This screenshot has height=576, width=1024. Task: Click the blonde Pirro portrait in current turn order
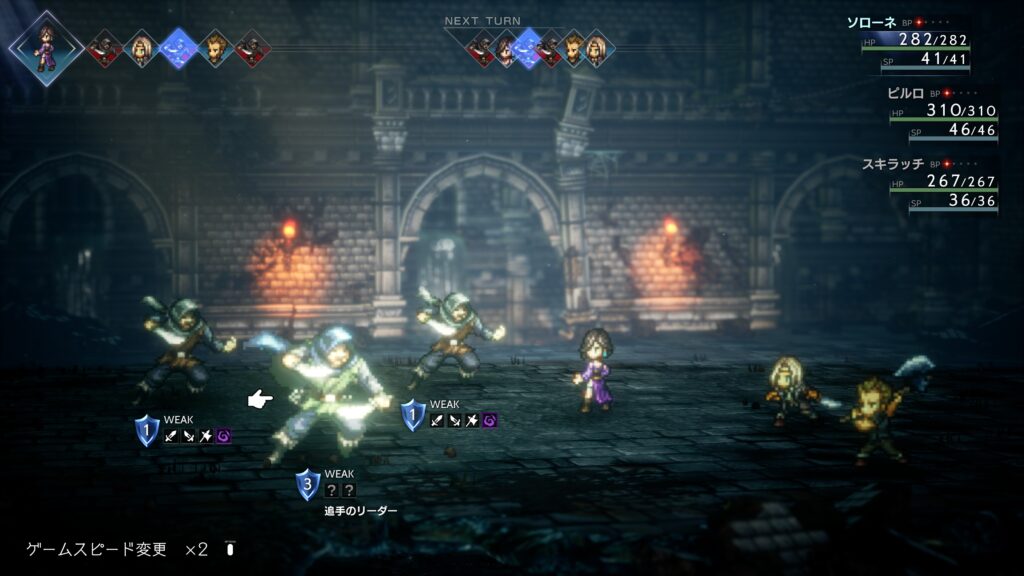pyautogui.click(x=142, y=47)
